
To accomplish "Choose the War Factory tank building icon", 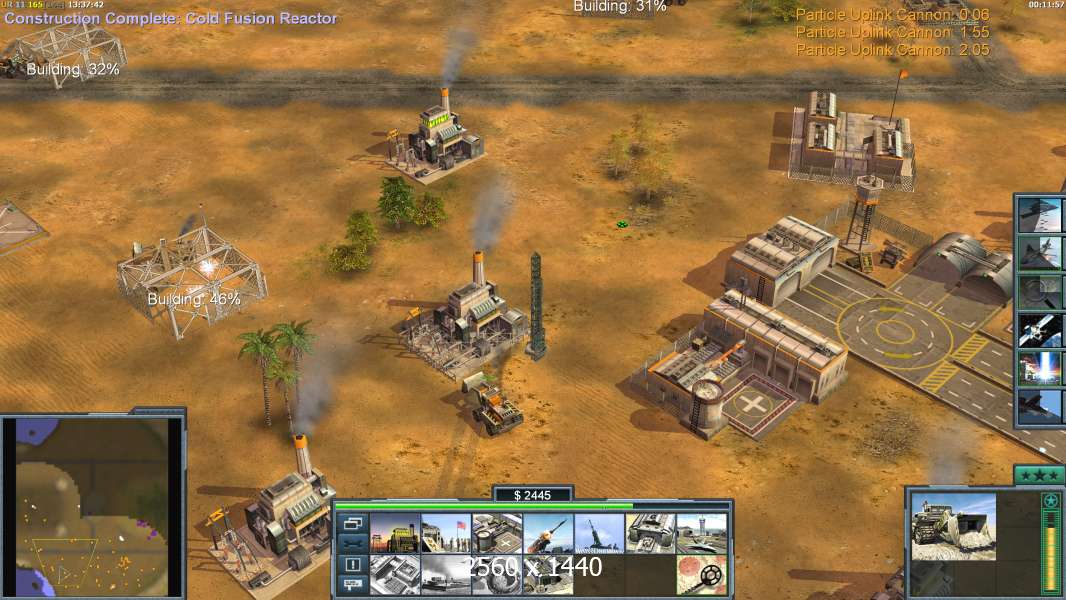I will click(650, 534).
